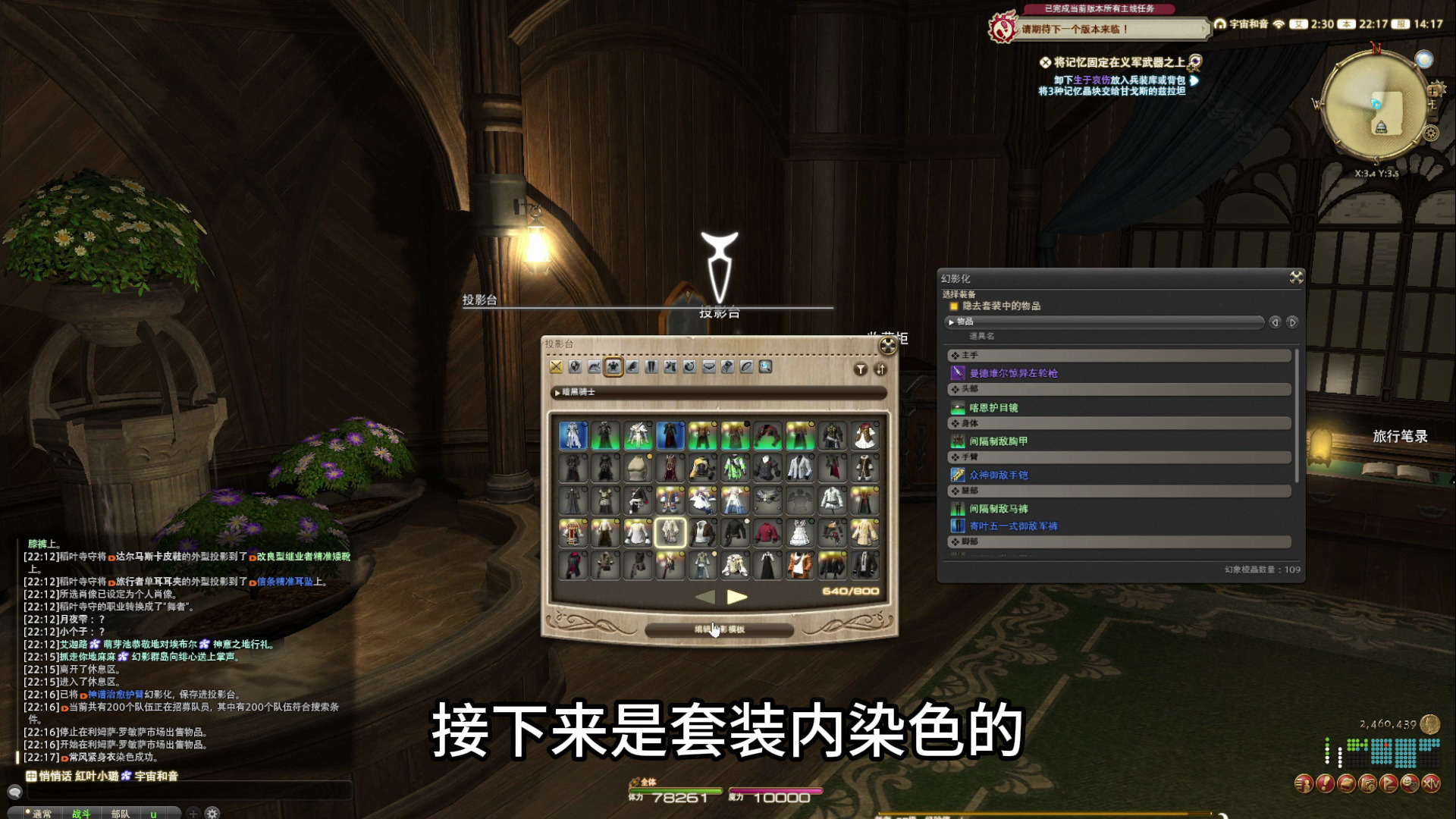1456x819 pixels.
Task: Select the weapon category filter in 投影台
Action: [x=557, y=367]
